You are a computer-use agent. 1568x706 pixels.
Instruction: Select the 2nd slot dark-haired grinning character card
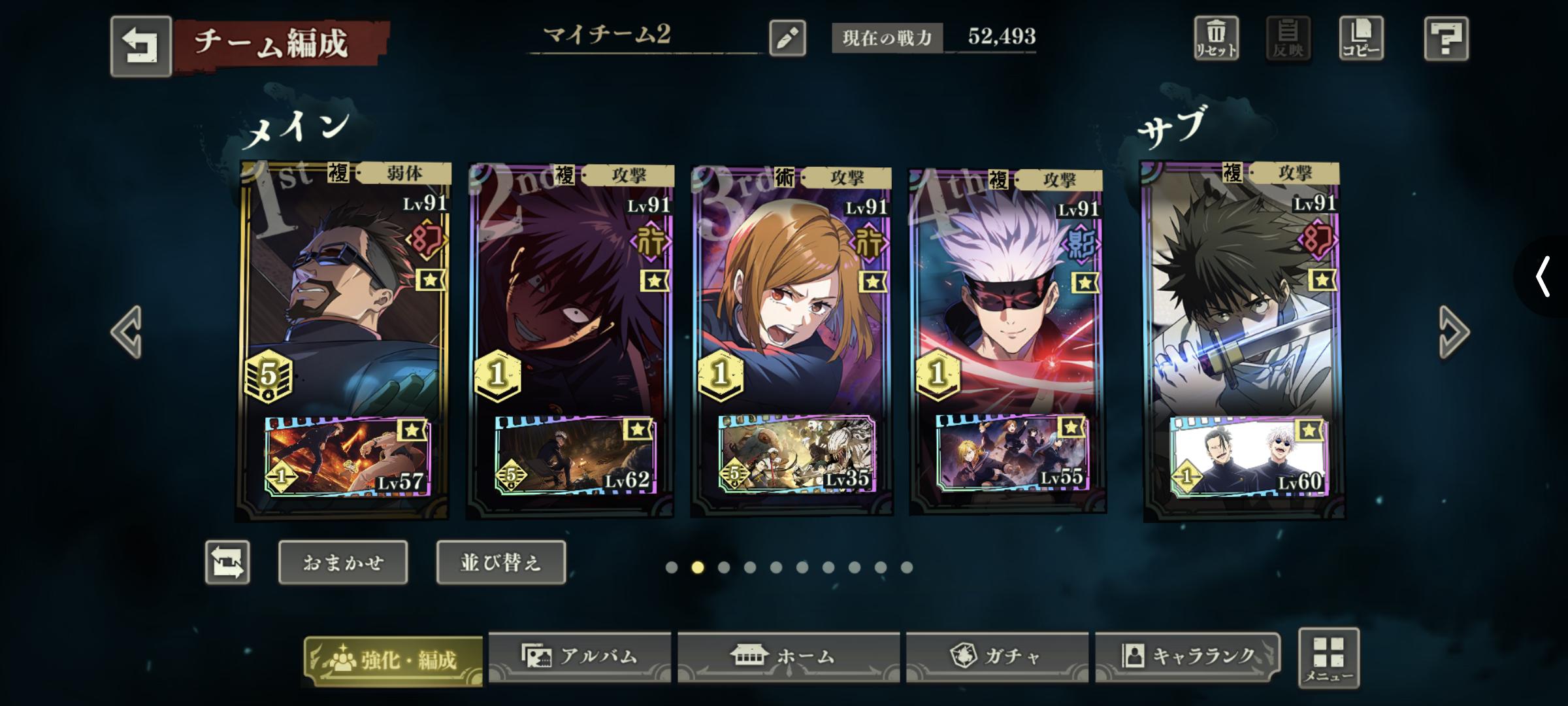pyautogui.click(x=570, y=294)
